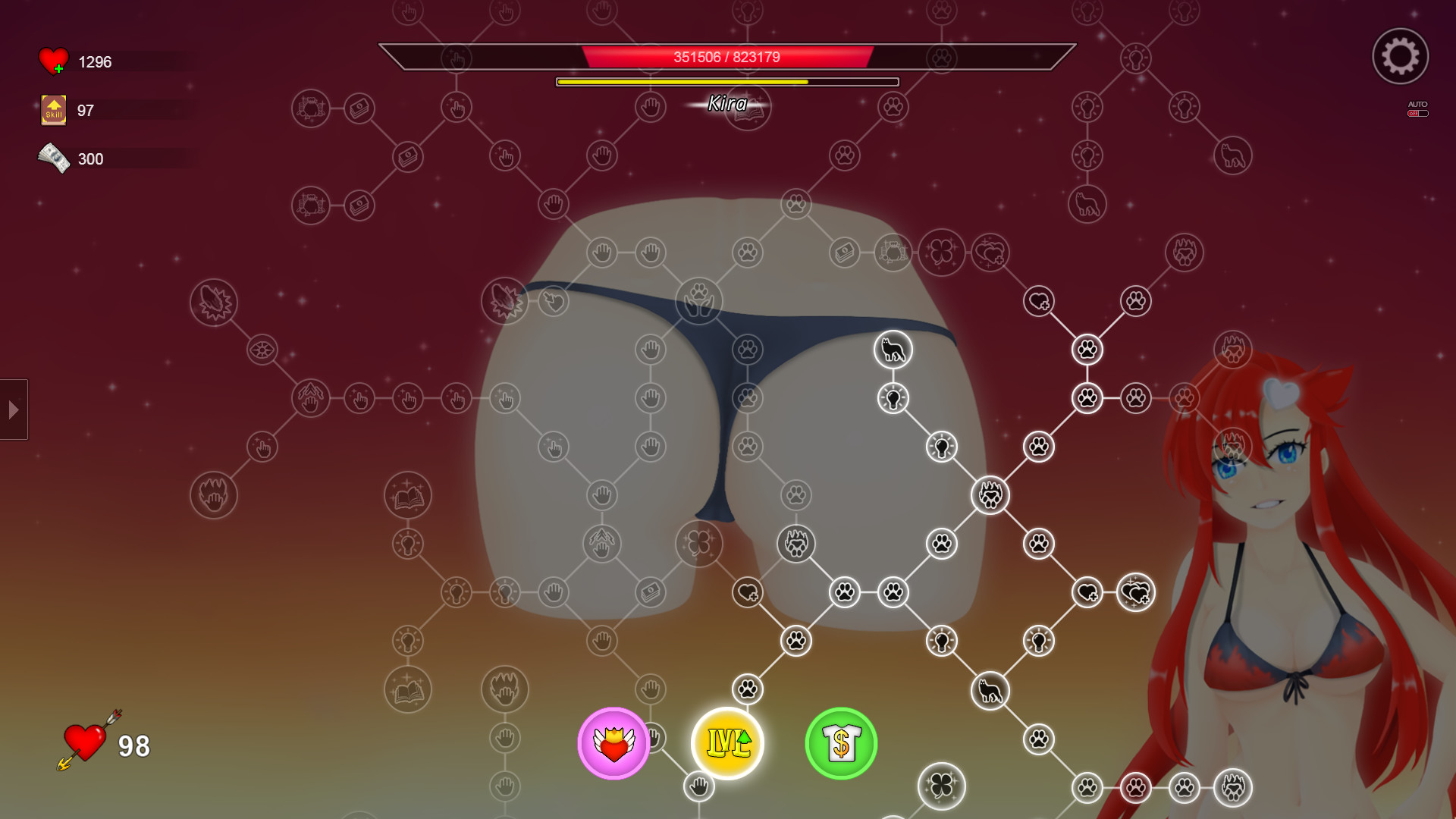Viewport: 1456px width, 819px height.
Task: Click the red health progress bar
Action: (x=728, y=55)
